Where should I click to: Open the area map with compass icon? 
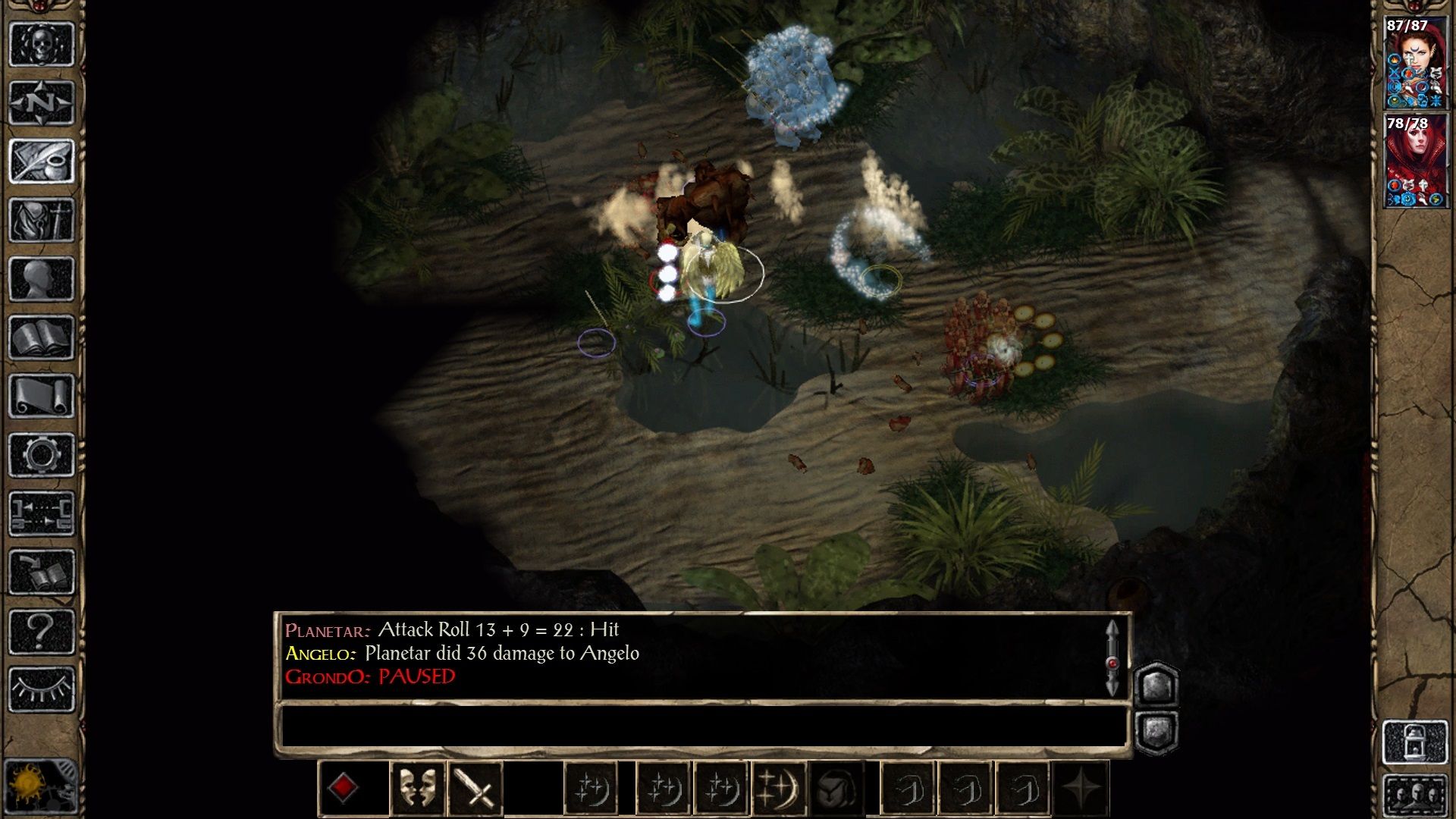[42, 102]
